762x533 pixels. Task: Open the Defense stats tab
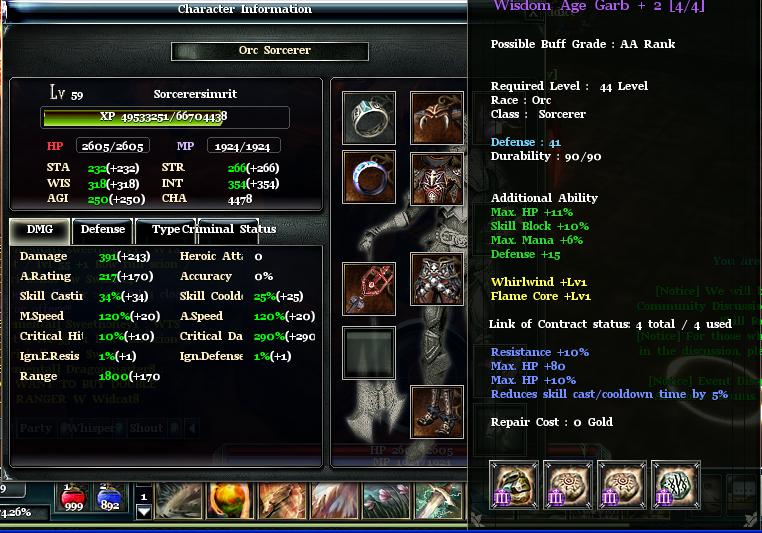(103, 230)
